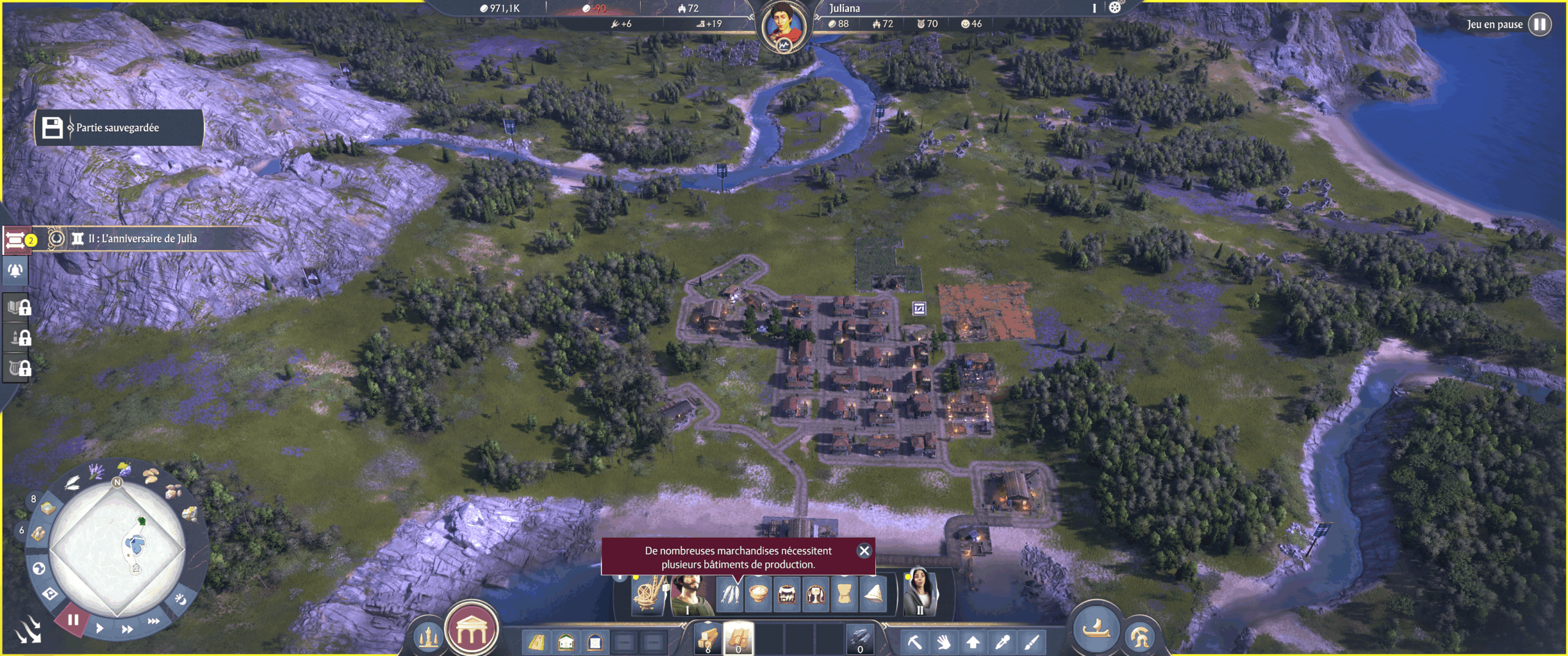Open the settings gear at top

point(1115,7)
